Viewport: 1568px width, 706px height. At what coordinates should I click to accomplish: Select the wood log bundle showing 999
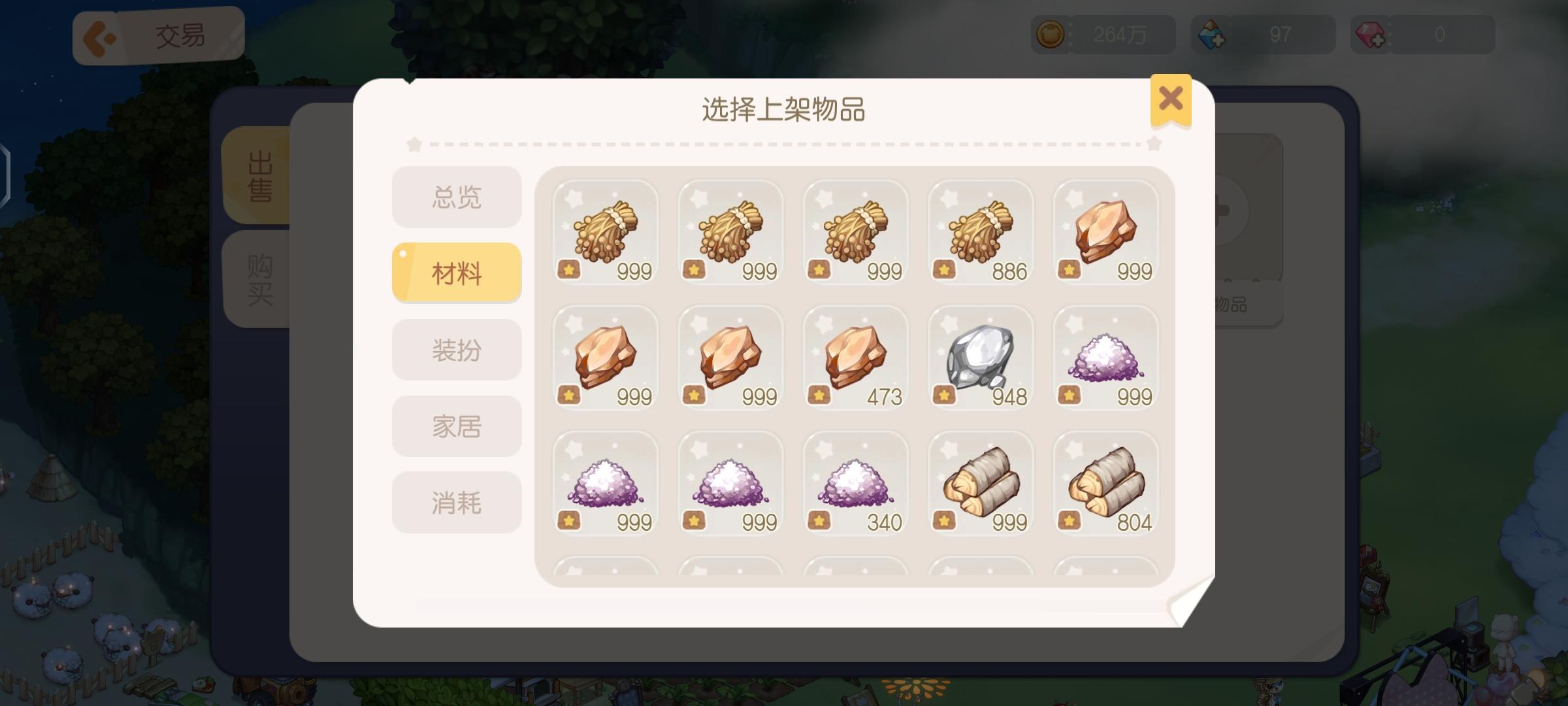(x=980, y=484)
